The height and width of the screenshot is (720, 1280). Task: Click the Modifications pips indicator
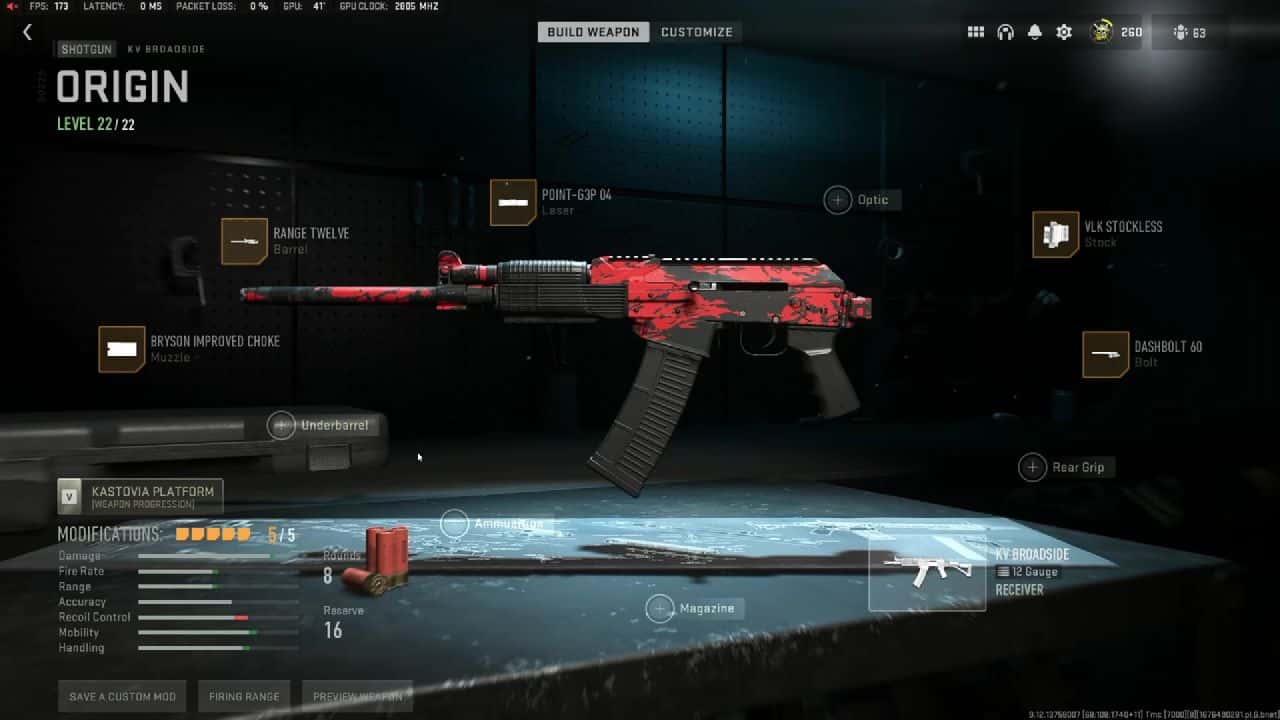coord(212,534)
